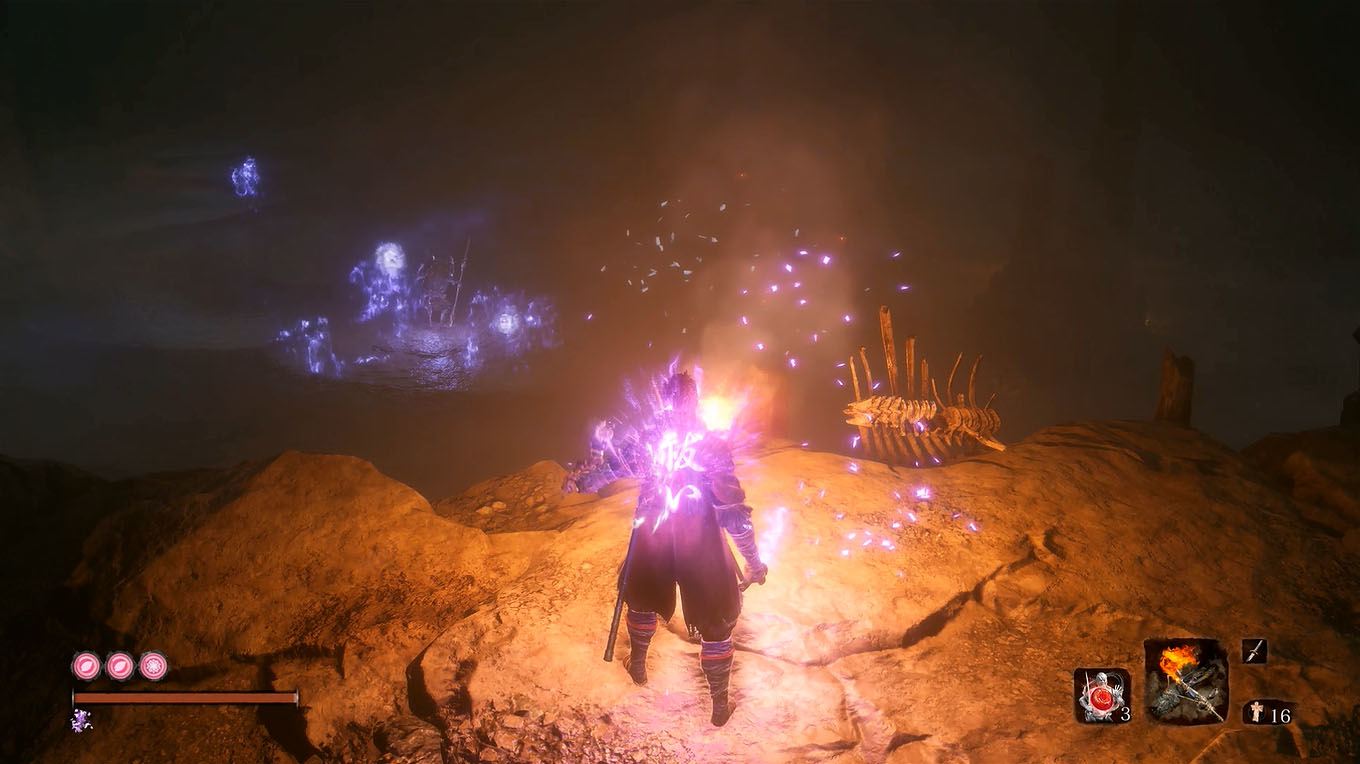Click the red seal emblem on the quick item

[x=1101, y=698]
